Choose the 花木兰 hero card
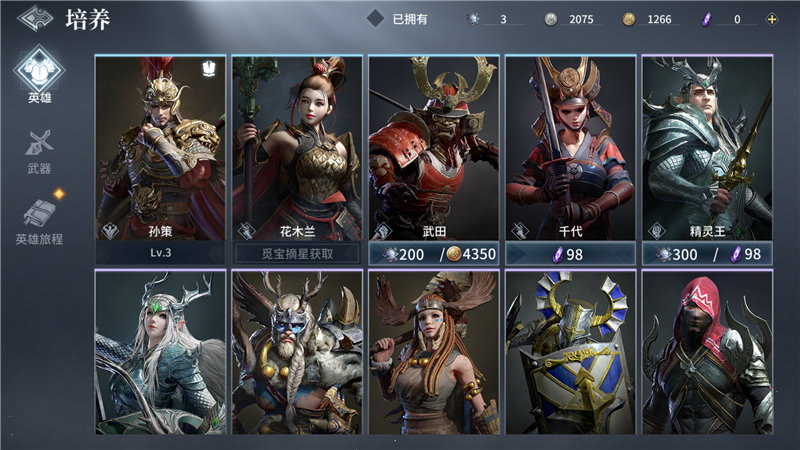This screenshot has width=800, height=450. (x=297, y=148)
